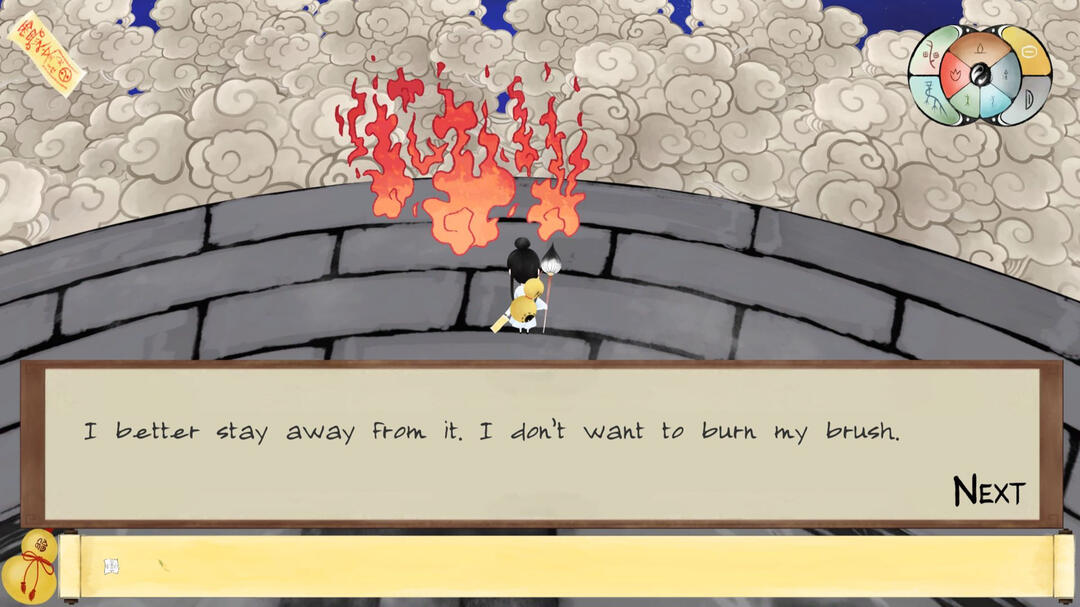Screen dimensions: 1080x607
Task: Click NEXT to advance the dialogue
Action: click(x=989, y=491)
